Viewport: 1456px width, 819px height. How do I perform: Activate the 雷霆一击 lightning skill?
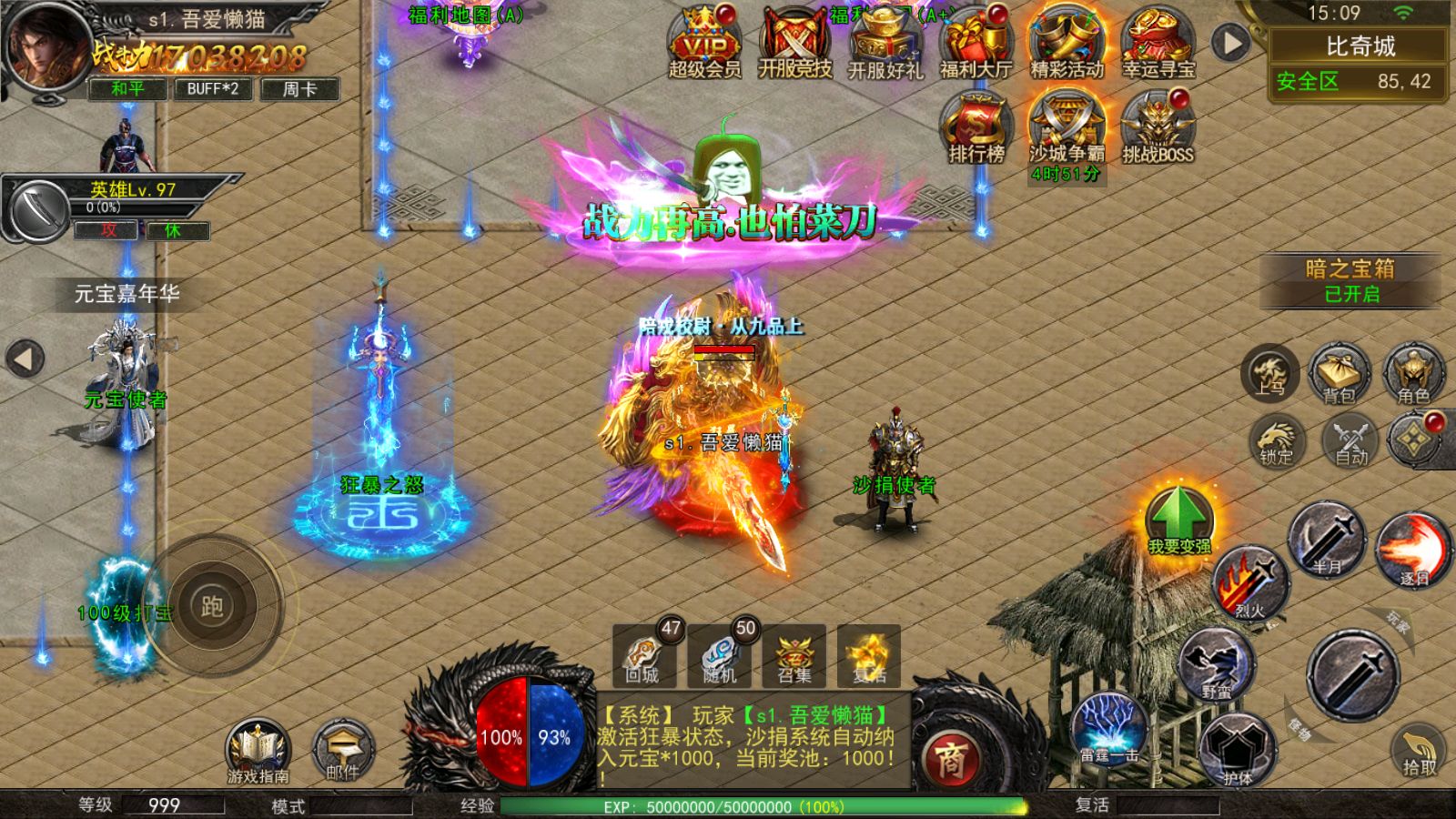(1107, 728)
